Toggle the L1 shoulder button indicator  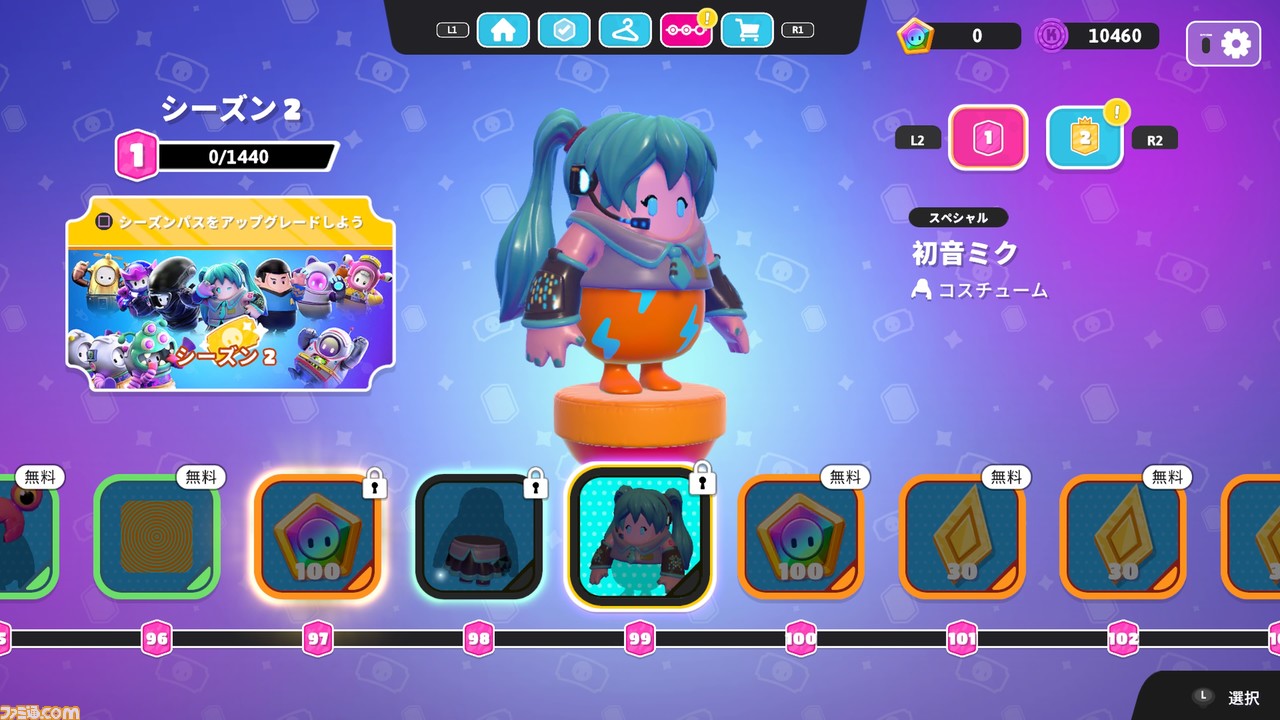pos(451,29)
